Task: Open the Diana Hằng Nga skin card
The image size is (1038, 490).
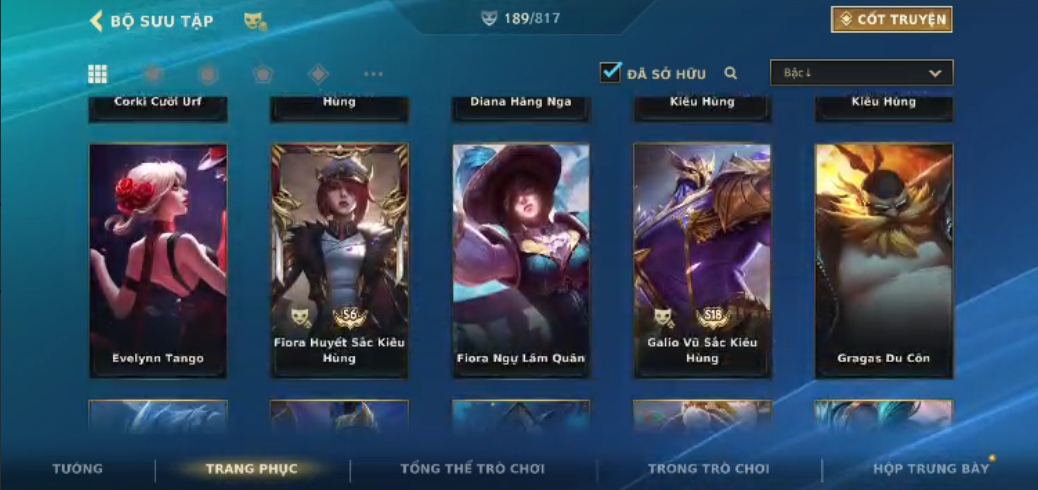Action: tap(520, 106)
